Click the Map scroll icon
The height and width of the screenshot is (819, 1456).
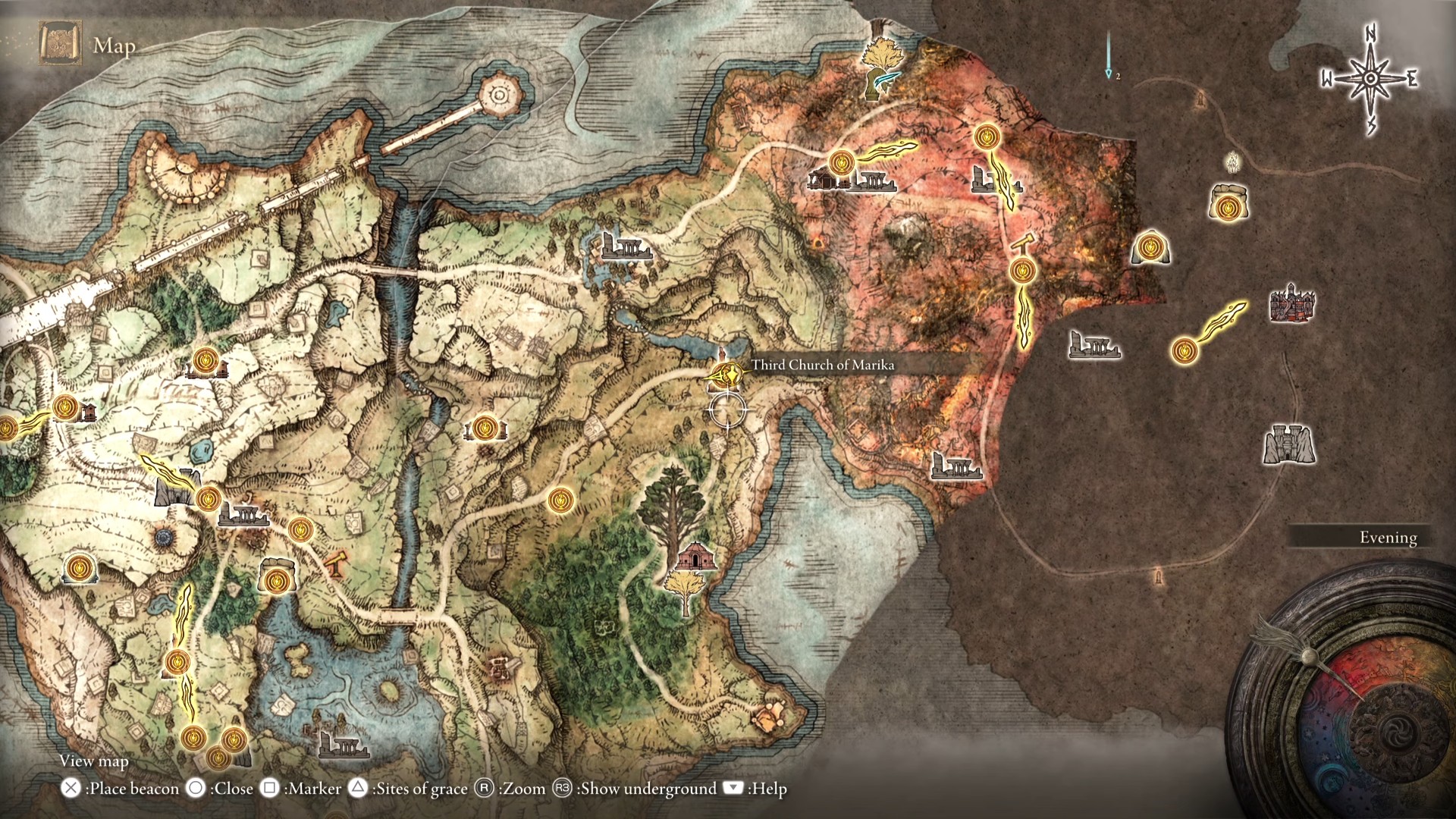(59, 44)
